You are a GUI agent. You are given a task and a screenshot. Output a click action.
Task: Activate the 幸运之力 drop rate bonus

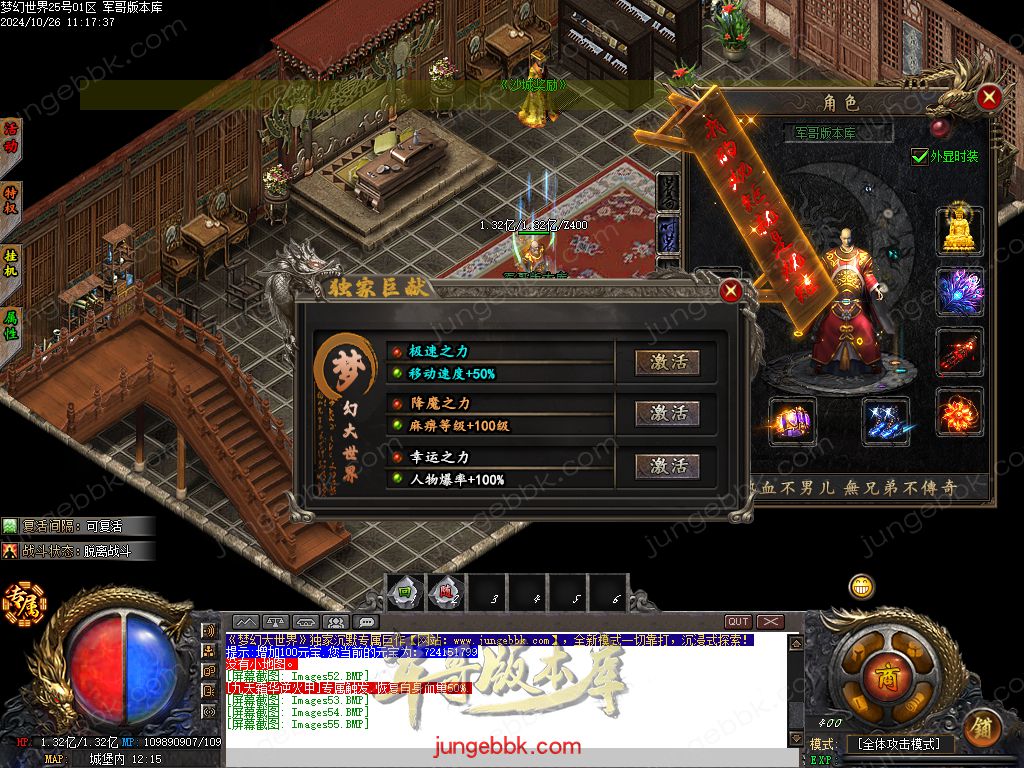[x=669, y=466]
